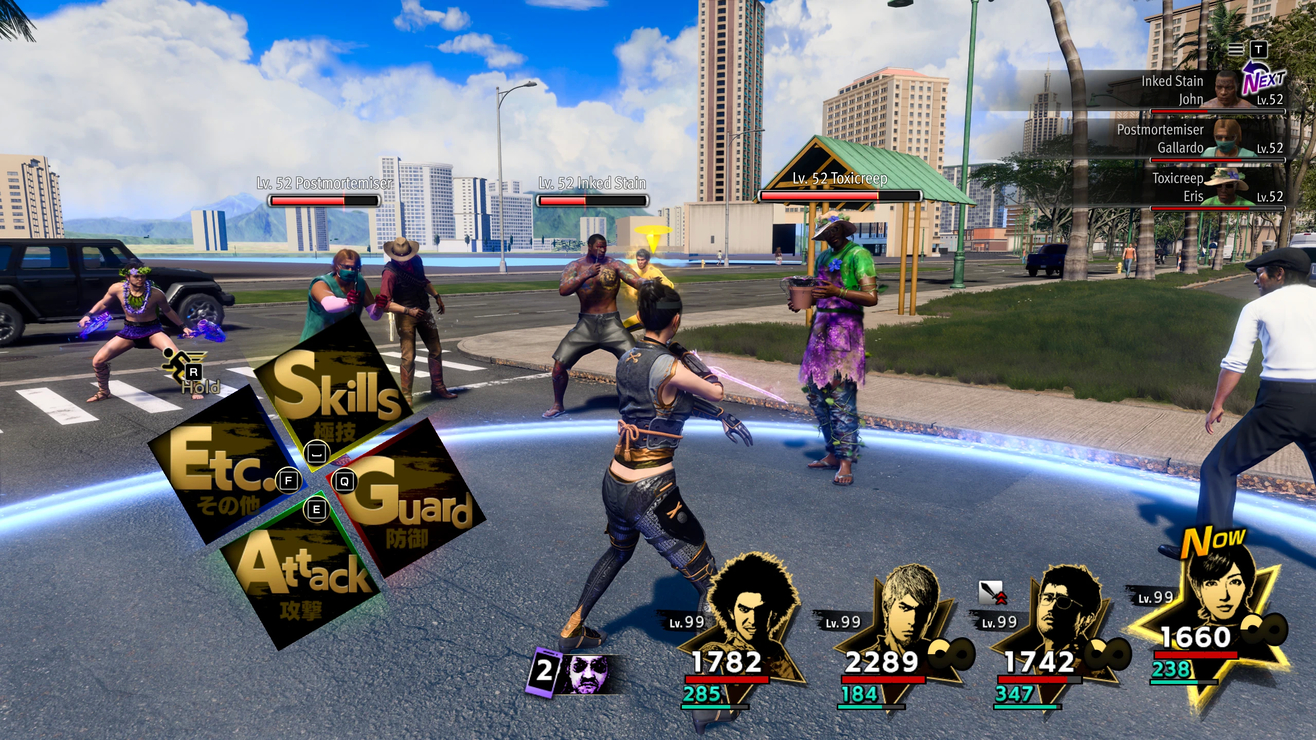Target the Lv. 52 Postmortemiser nameplate
This screenshot has height=740, width=1316.
324,191
